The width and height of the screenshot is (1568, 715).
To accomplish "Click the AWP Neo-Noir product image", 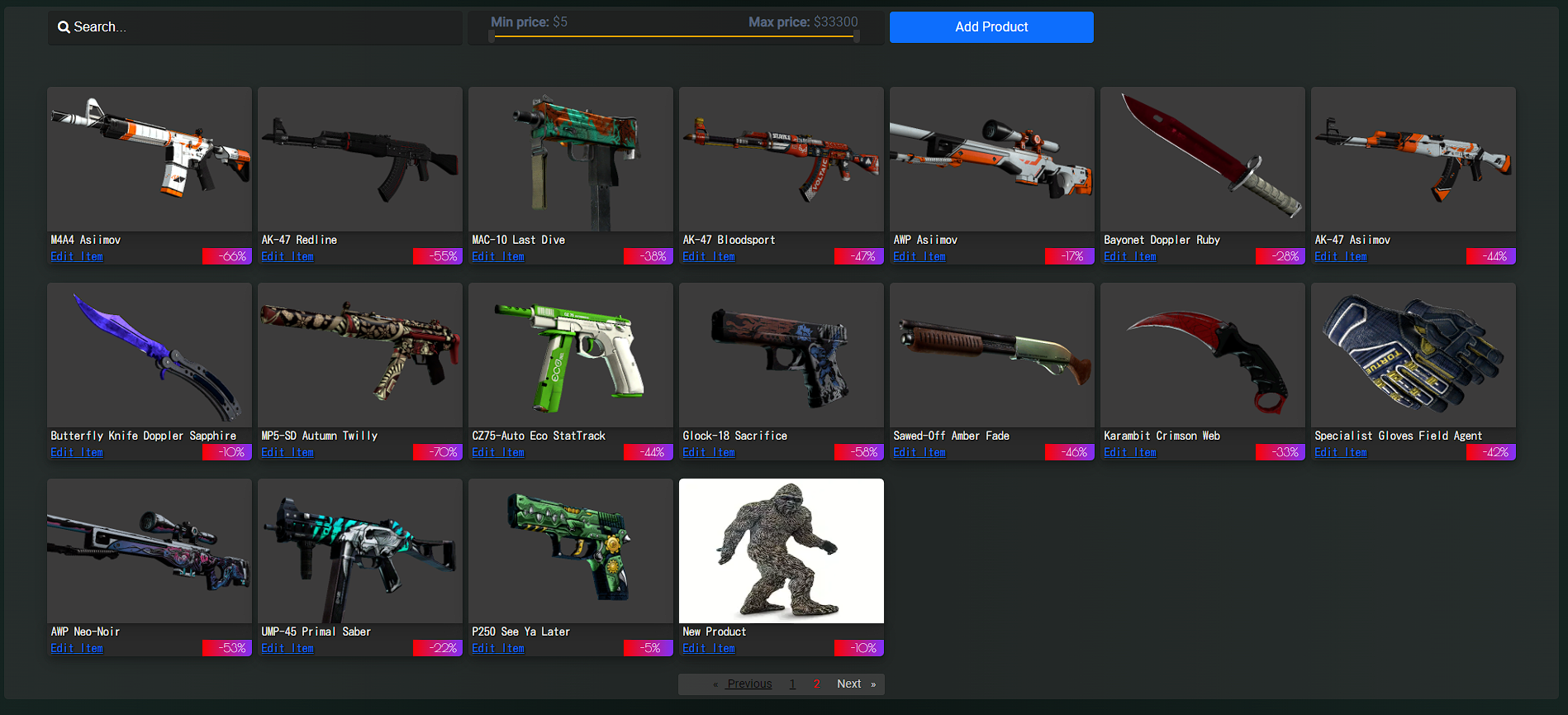I will 150,551.
